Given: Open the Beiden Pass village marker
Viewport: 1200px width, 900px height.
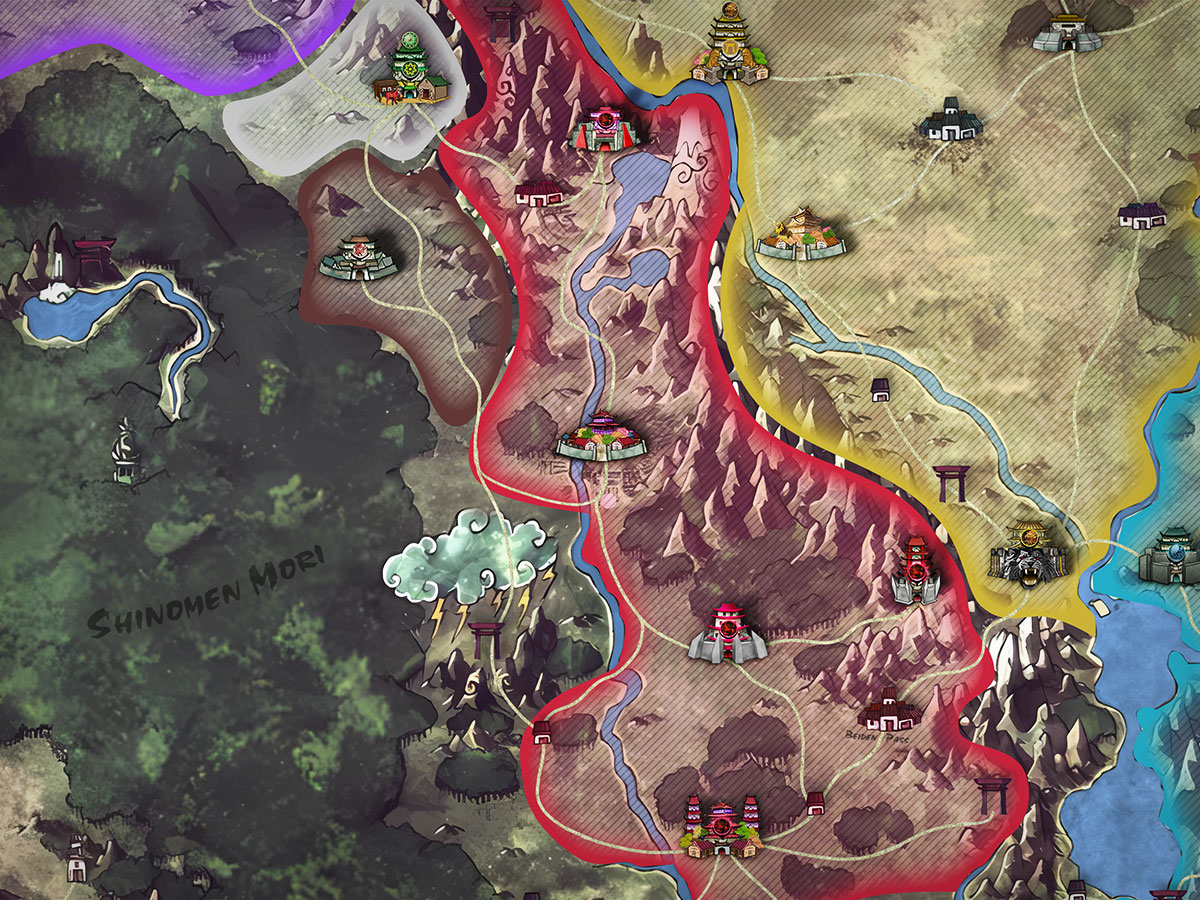Looking at the screenshot, I should (x=888, y=709).
